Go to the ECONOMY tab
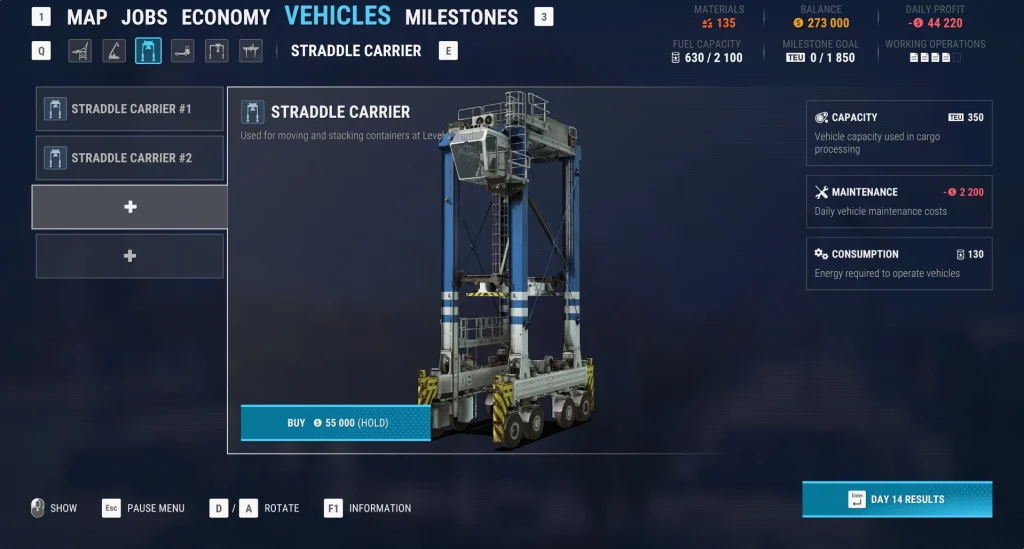This screenshot has height=549, width=1024. pyautogui.click(x=226, y=17)
